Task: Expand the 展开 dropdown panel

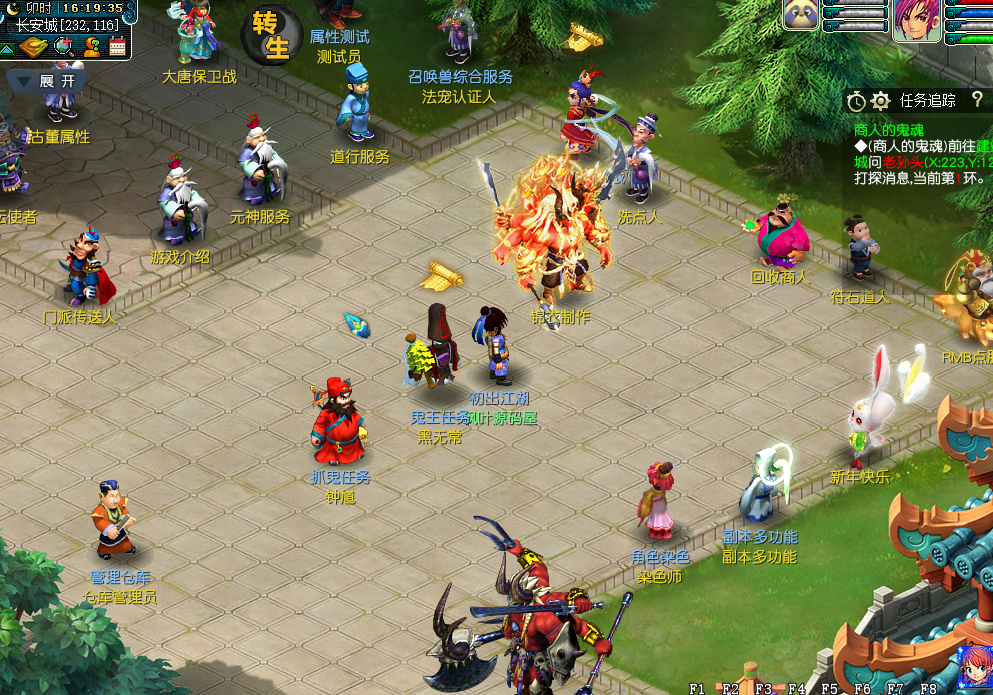Action: [x=46, y=81]
